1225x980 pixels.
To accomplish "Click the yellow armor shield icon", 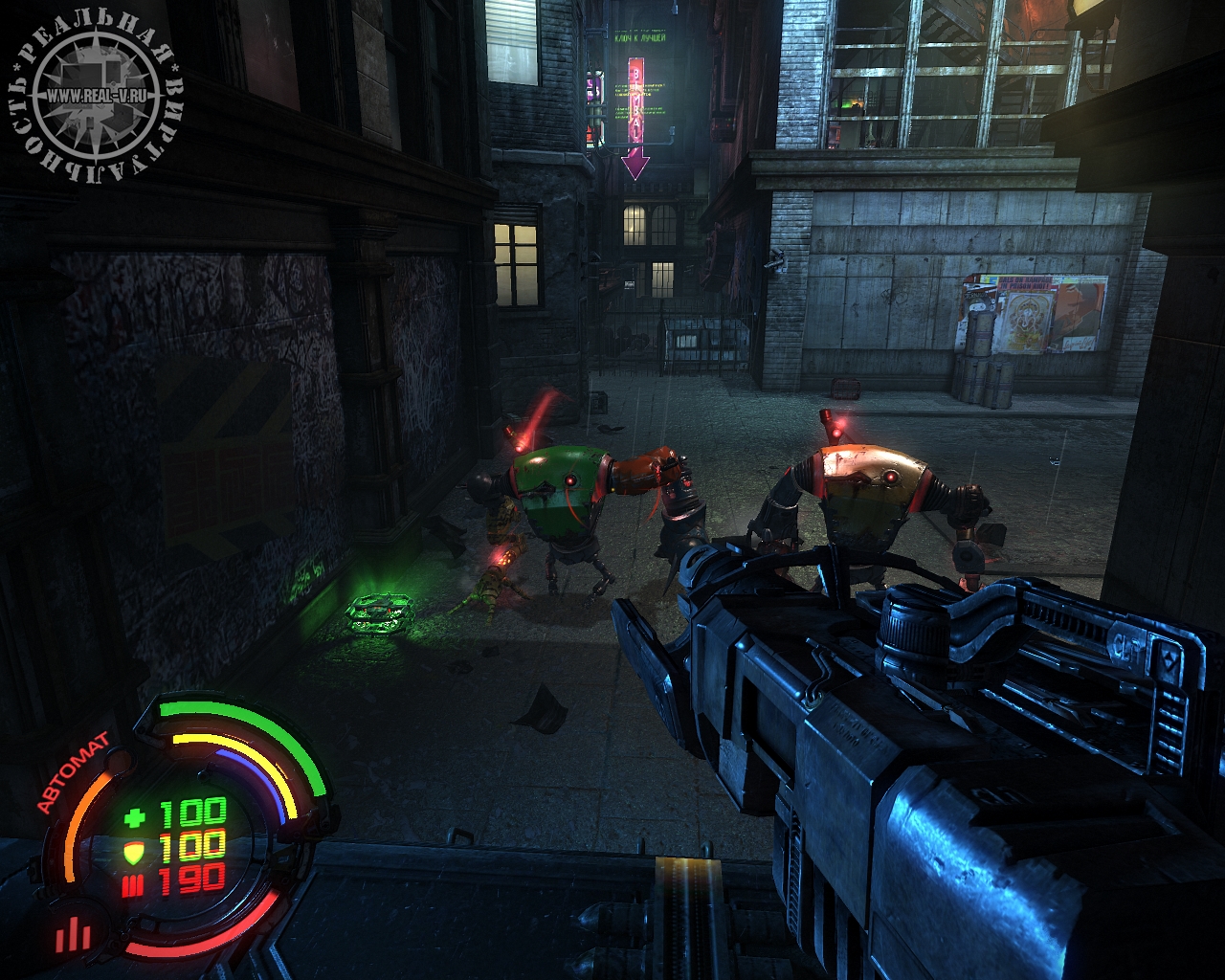I will [135, 850].
